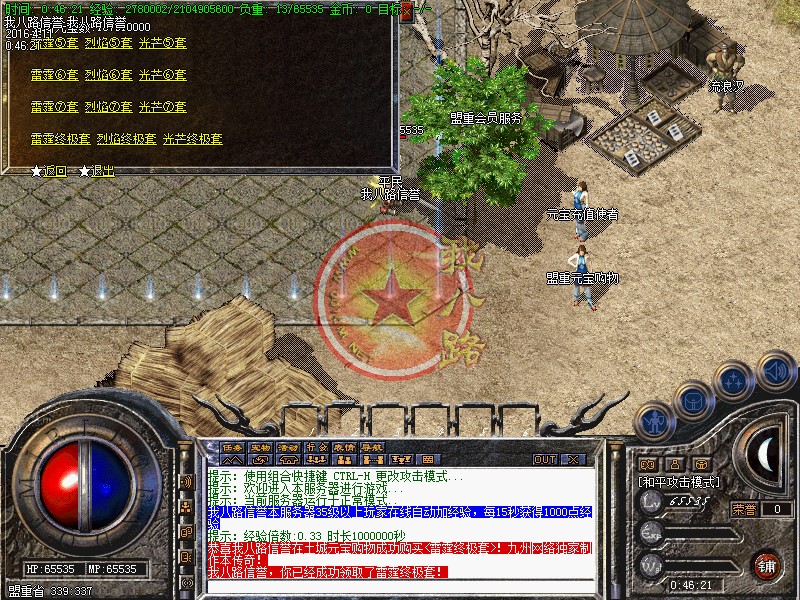The height and width of the screenshot is (600, 800).
Task: Select the 烈焰终极套 ultimate set
Action: point(127,139)
